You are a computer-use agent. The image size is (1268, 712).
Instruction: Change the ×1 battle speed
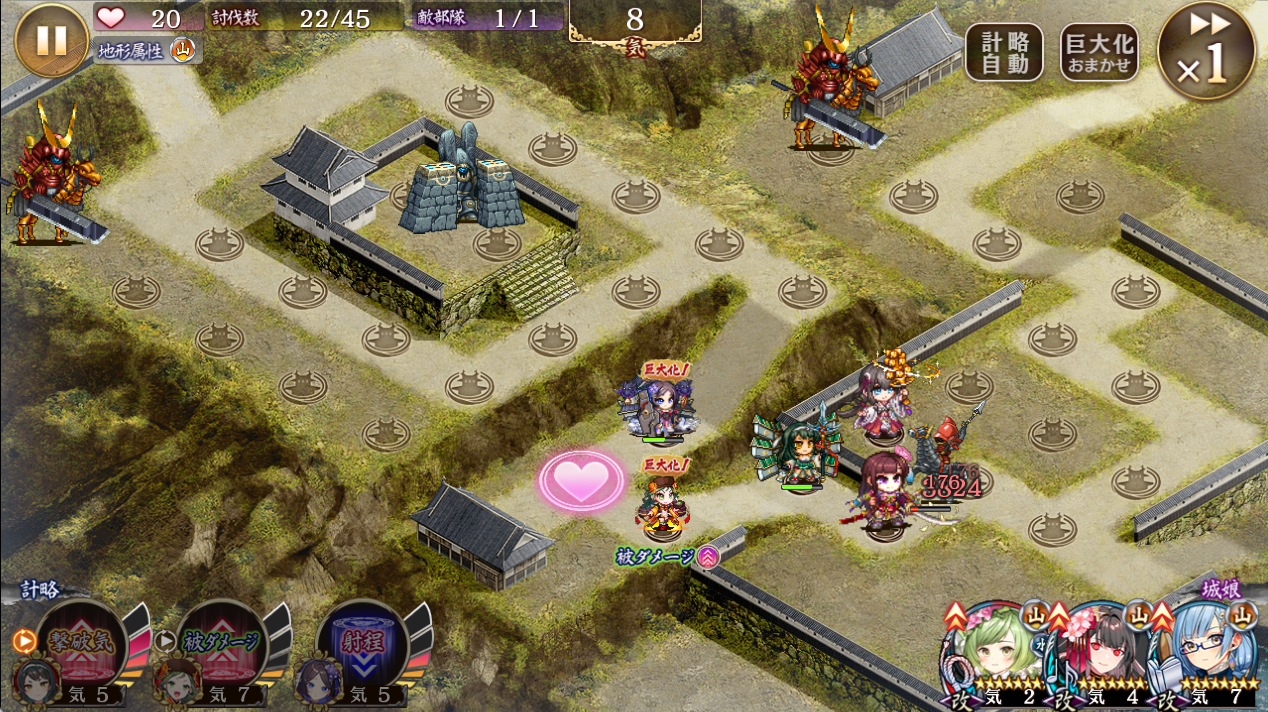point(1206,50)
